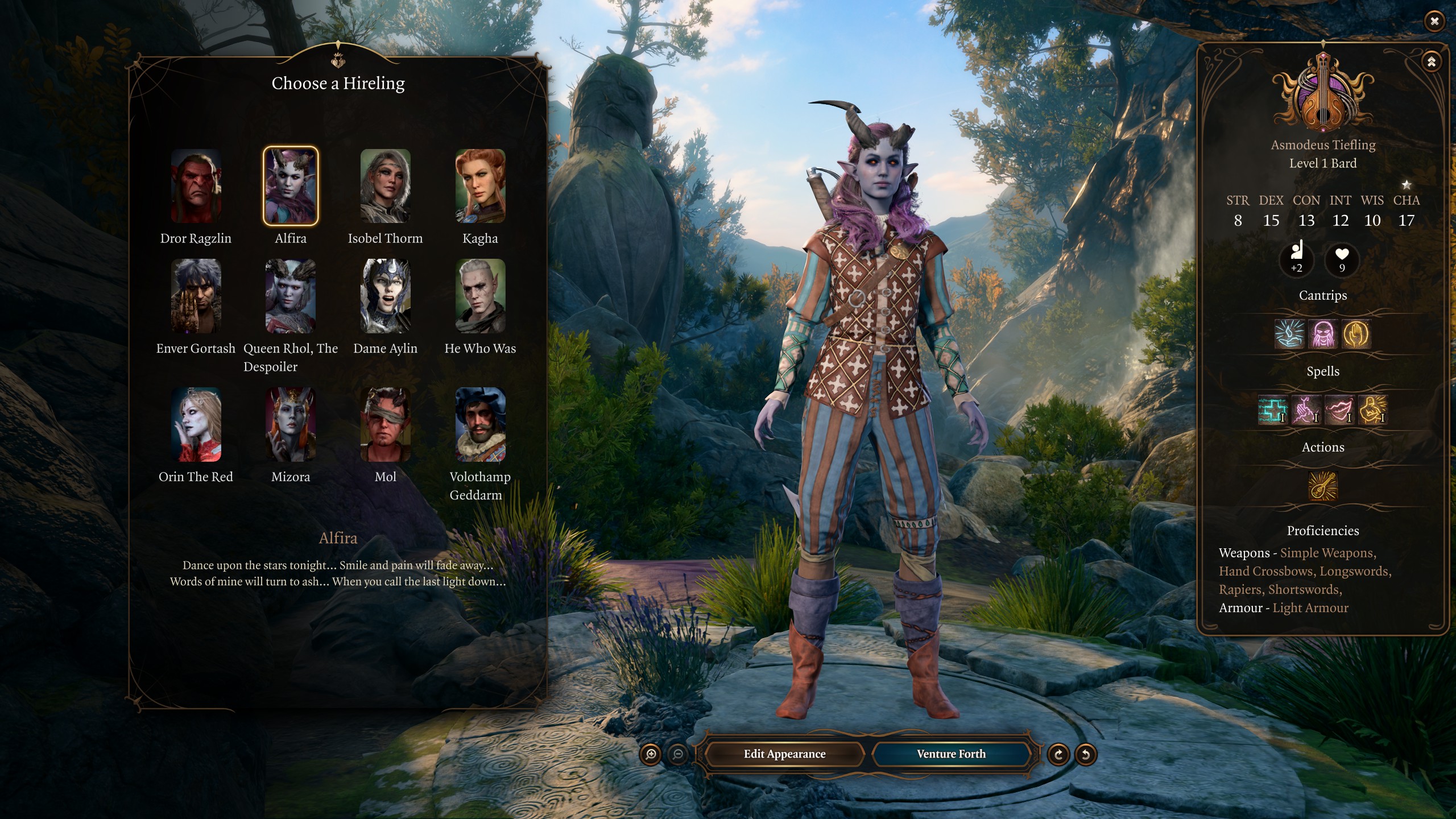Select Queen Rhol, The Despoiler
Image resolution: width=1456 pixels, height=819 pixels.
click(x=291, y=296)
